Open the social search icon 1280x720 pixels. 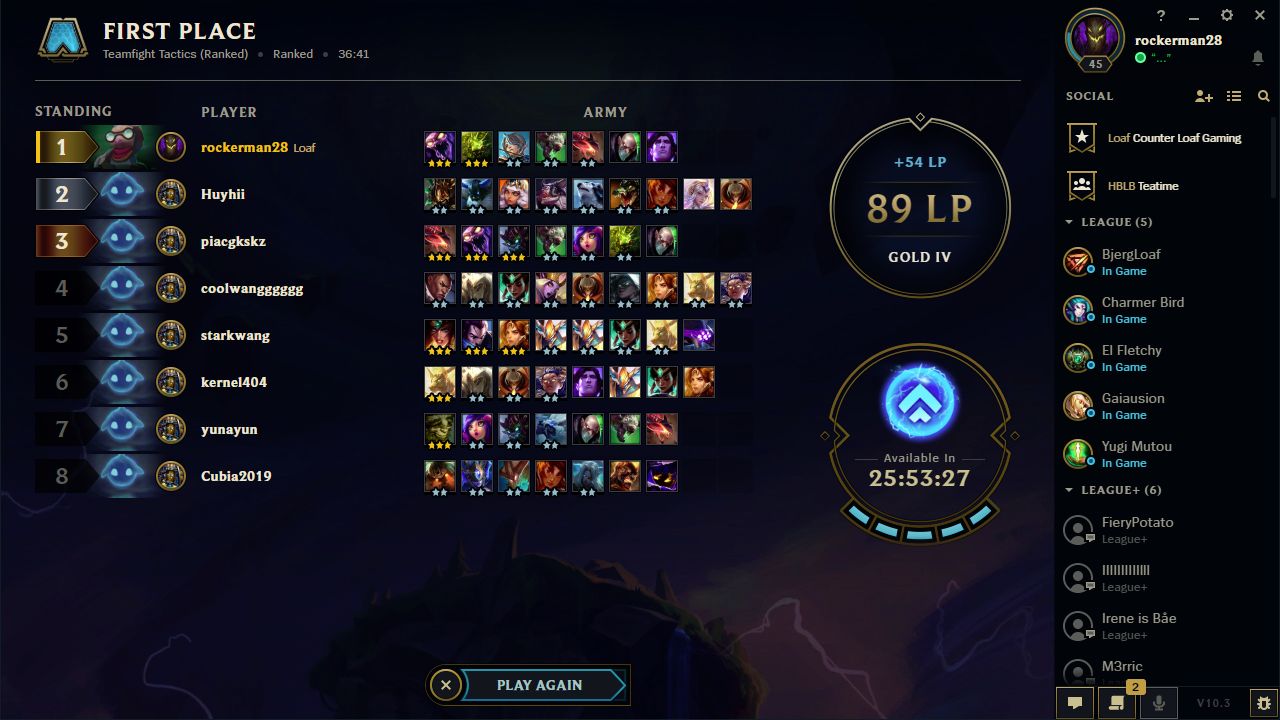1262,96
